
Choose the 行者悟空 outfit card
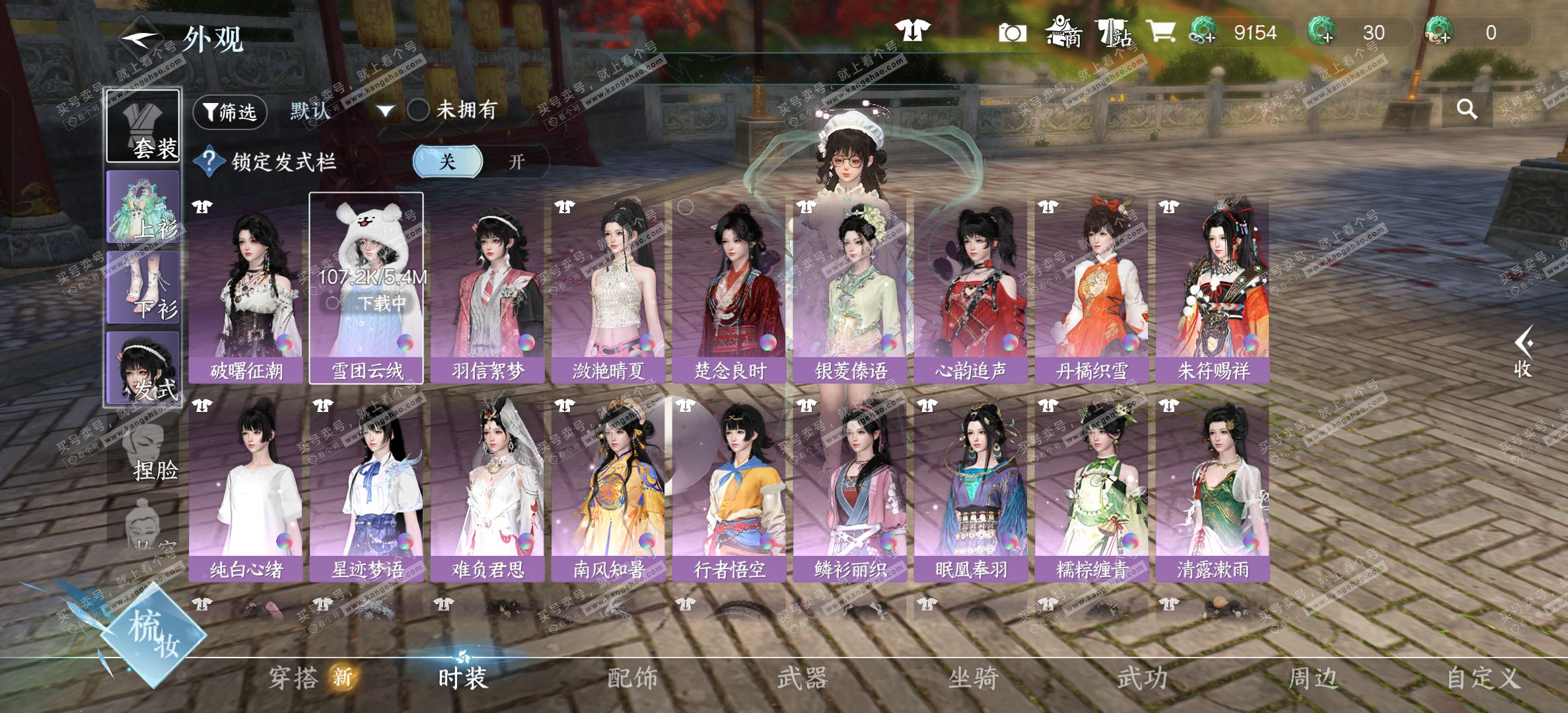[729, 489]
